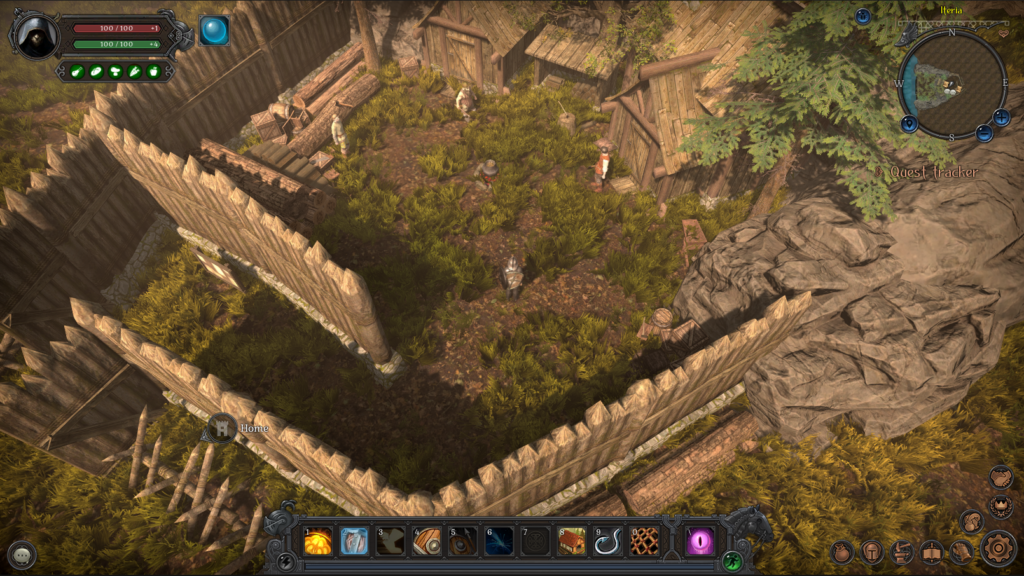Open the settings gear menu

point(997,548)
